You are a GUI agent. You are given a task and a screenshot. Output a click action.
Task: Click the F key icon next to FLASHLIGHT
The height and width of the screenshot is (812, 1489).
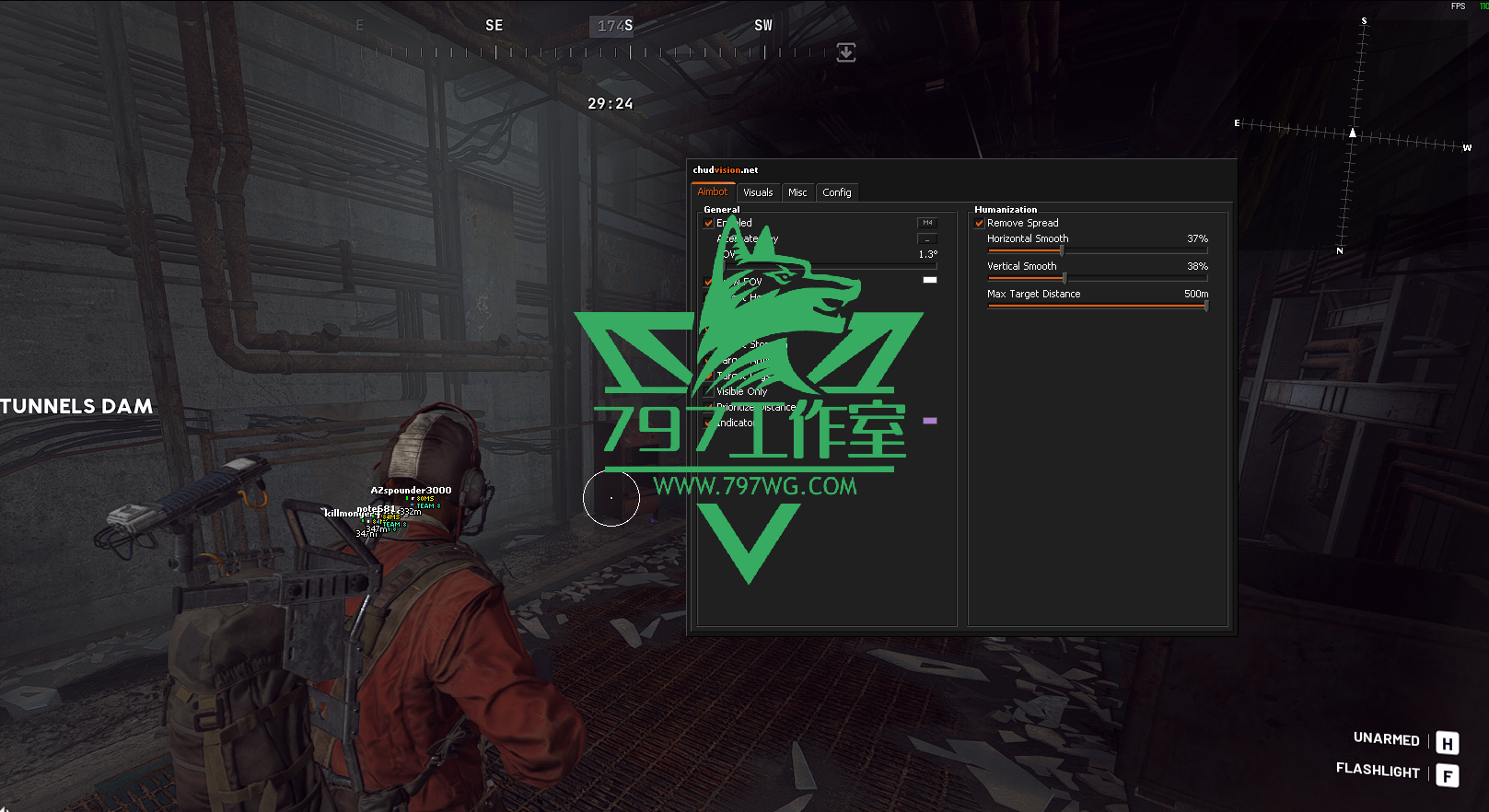1446,773
